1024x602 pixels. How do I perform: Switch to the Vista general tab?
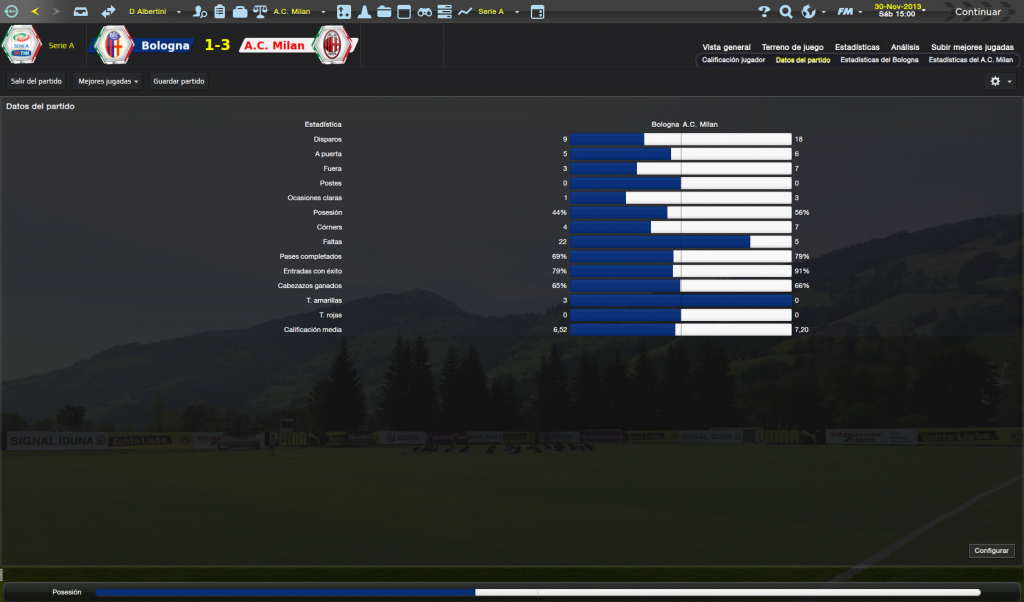tap(726, 47)
